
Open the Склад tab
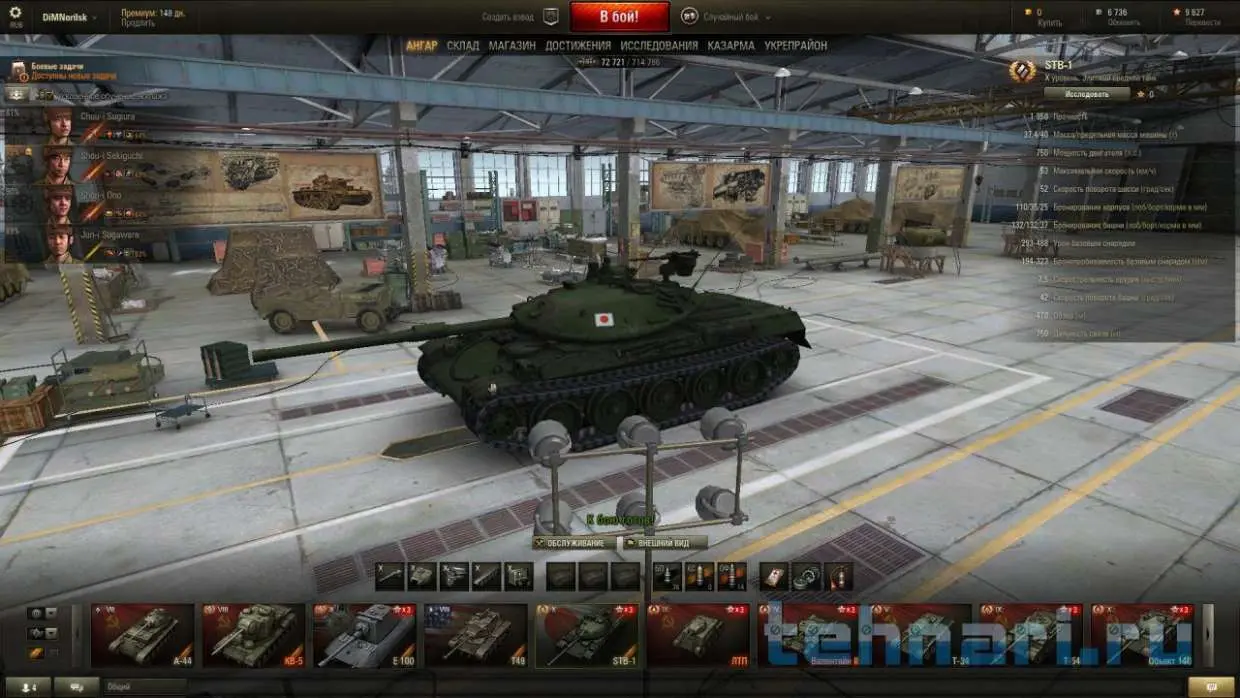pyautogui.click(x=463, y=46)
